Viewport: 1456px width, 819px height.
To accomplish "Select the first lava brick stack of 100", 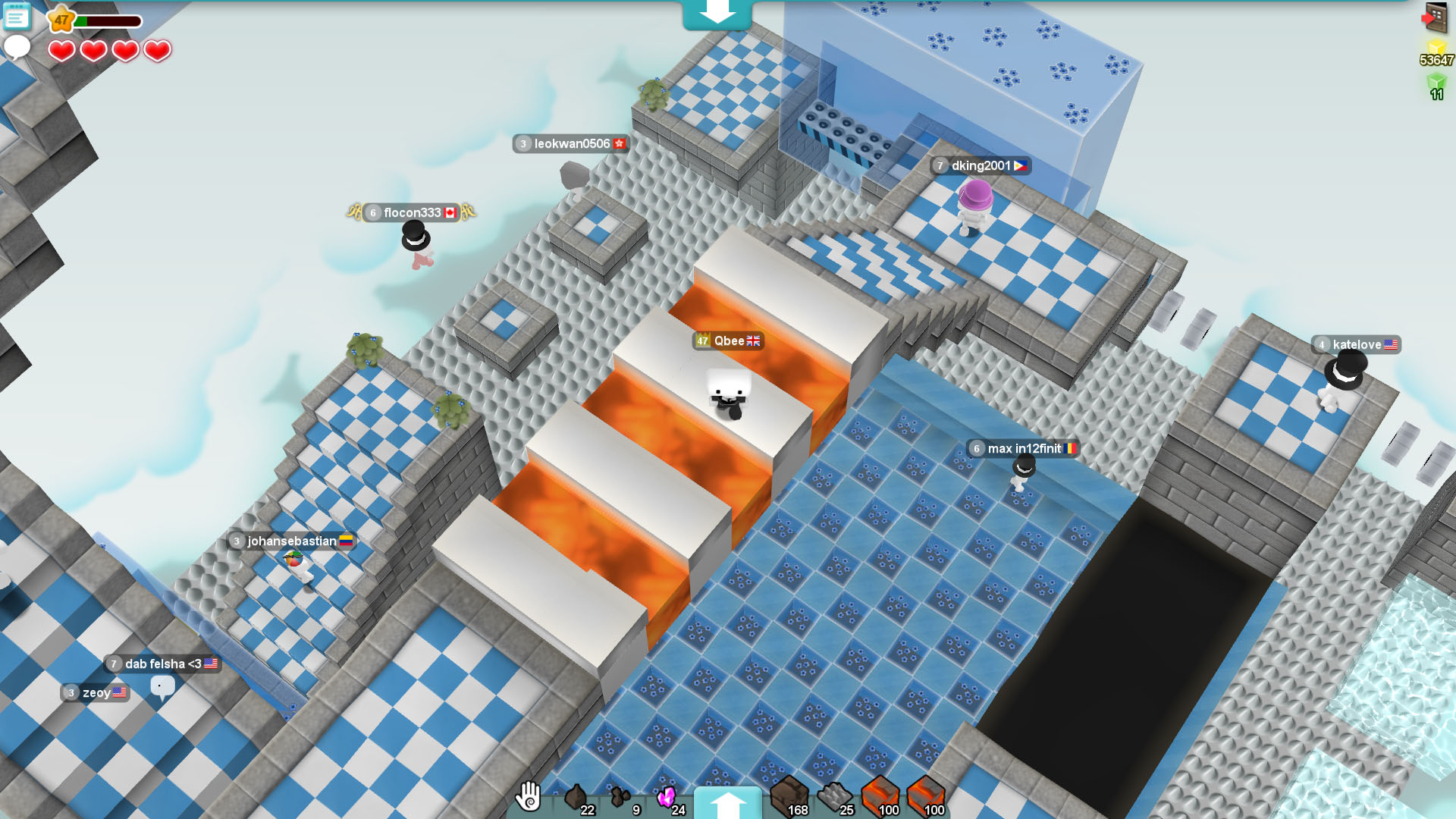I will click(x=880, y=795).
